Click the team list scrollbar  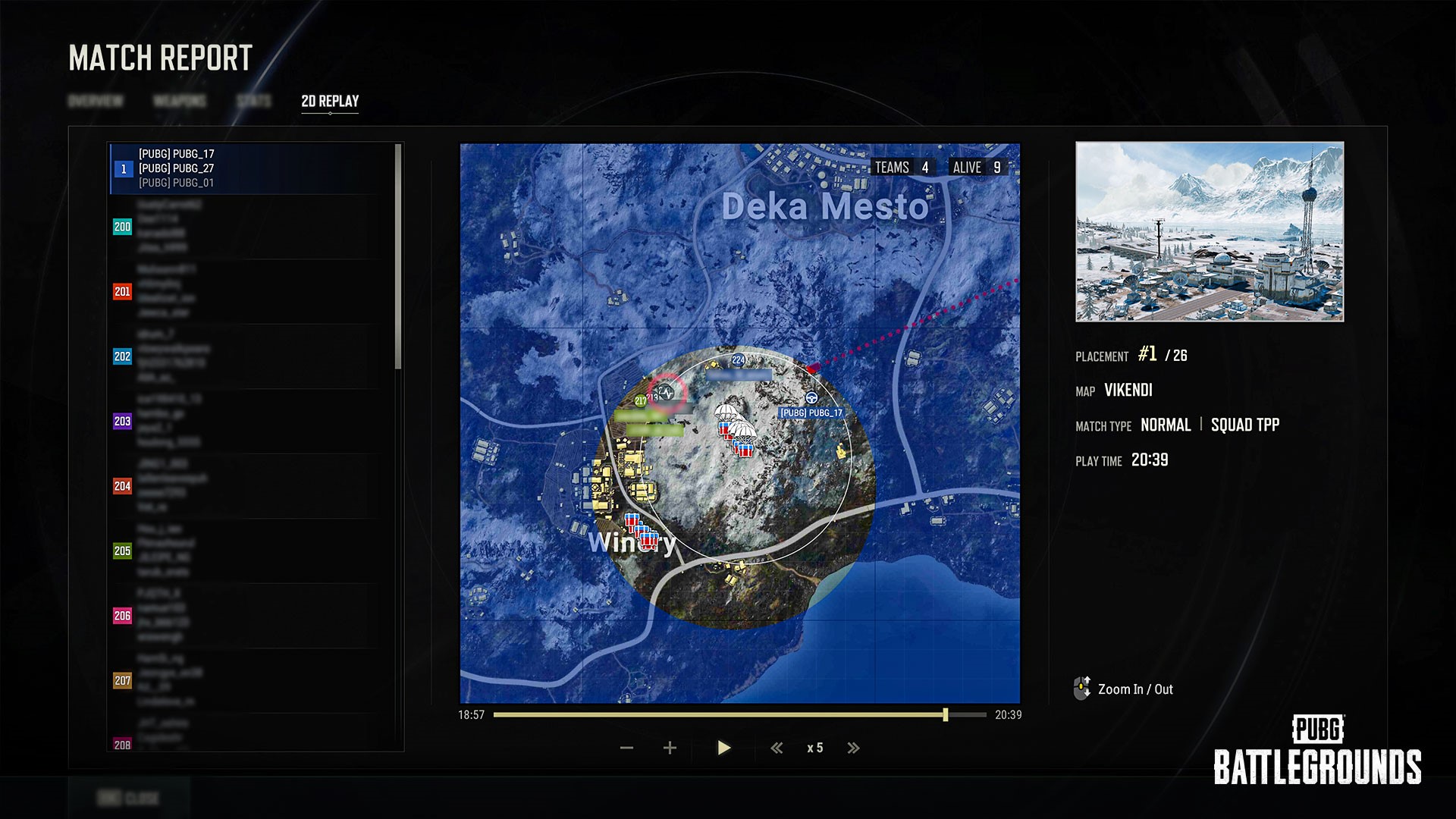[x=398, y=258]
